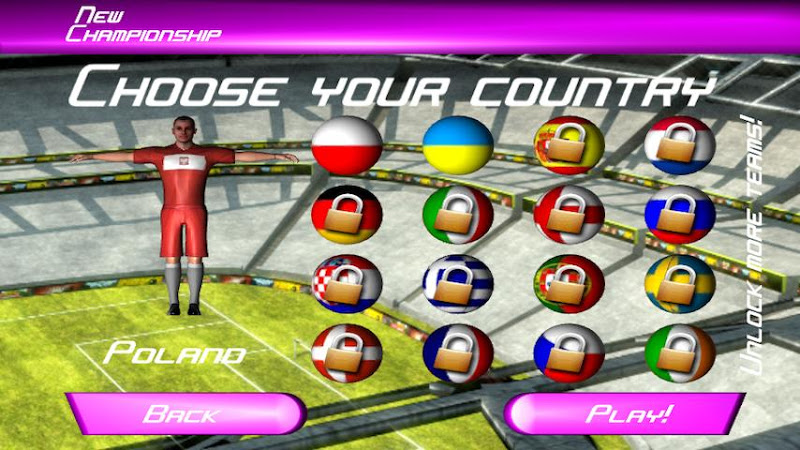Click the locked Czech Republic flag
This screenshot has height=450, width=800.
pyautogui.click(x=568, y=352)
